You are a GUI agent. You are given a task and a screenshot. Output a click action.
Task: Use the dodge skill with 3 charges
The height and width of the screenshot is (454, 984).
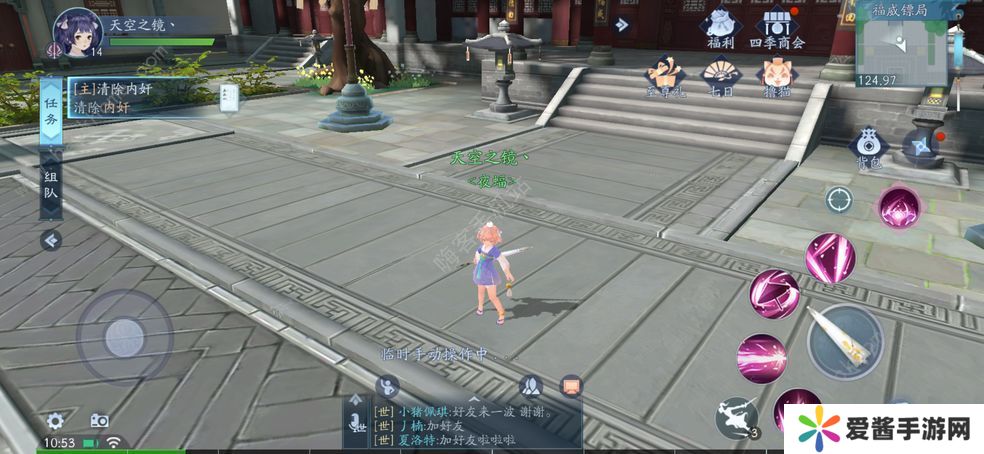pos(738,416)
